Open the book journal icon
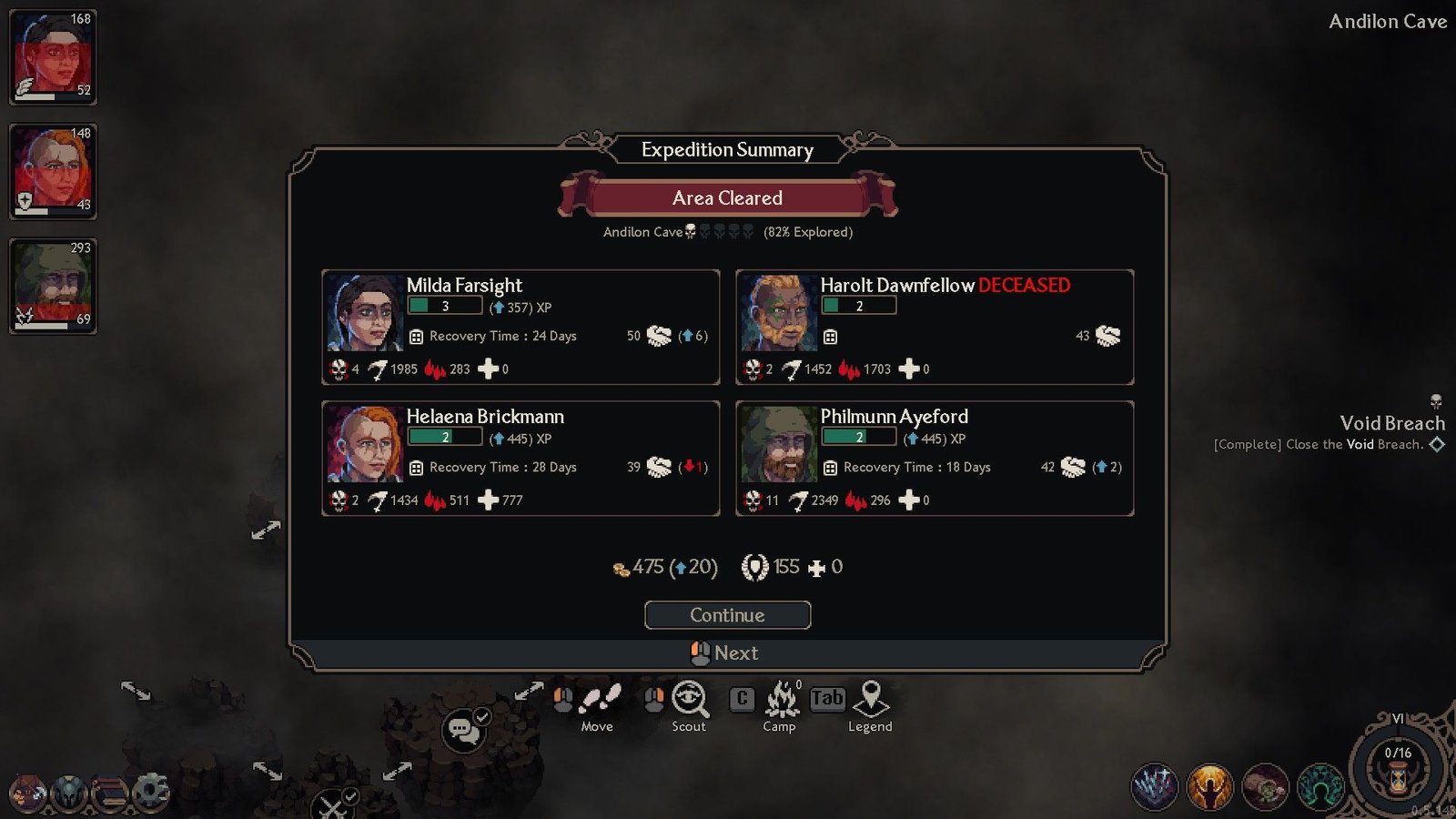Viewport: 1456px width, 819px height. pos(110,793)
